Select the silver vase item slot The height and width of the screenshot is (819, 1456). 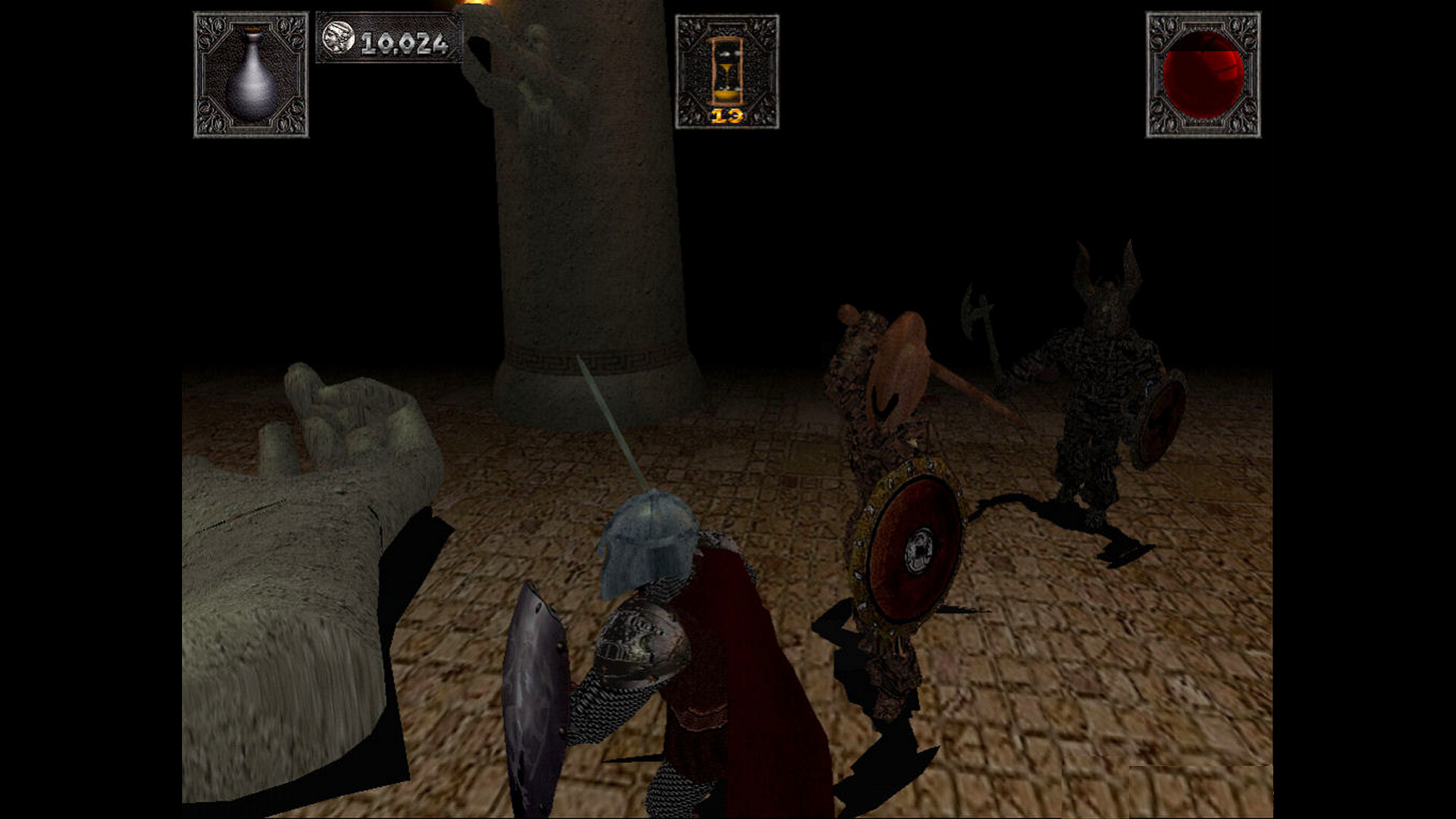(251, 74)
